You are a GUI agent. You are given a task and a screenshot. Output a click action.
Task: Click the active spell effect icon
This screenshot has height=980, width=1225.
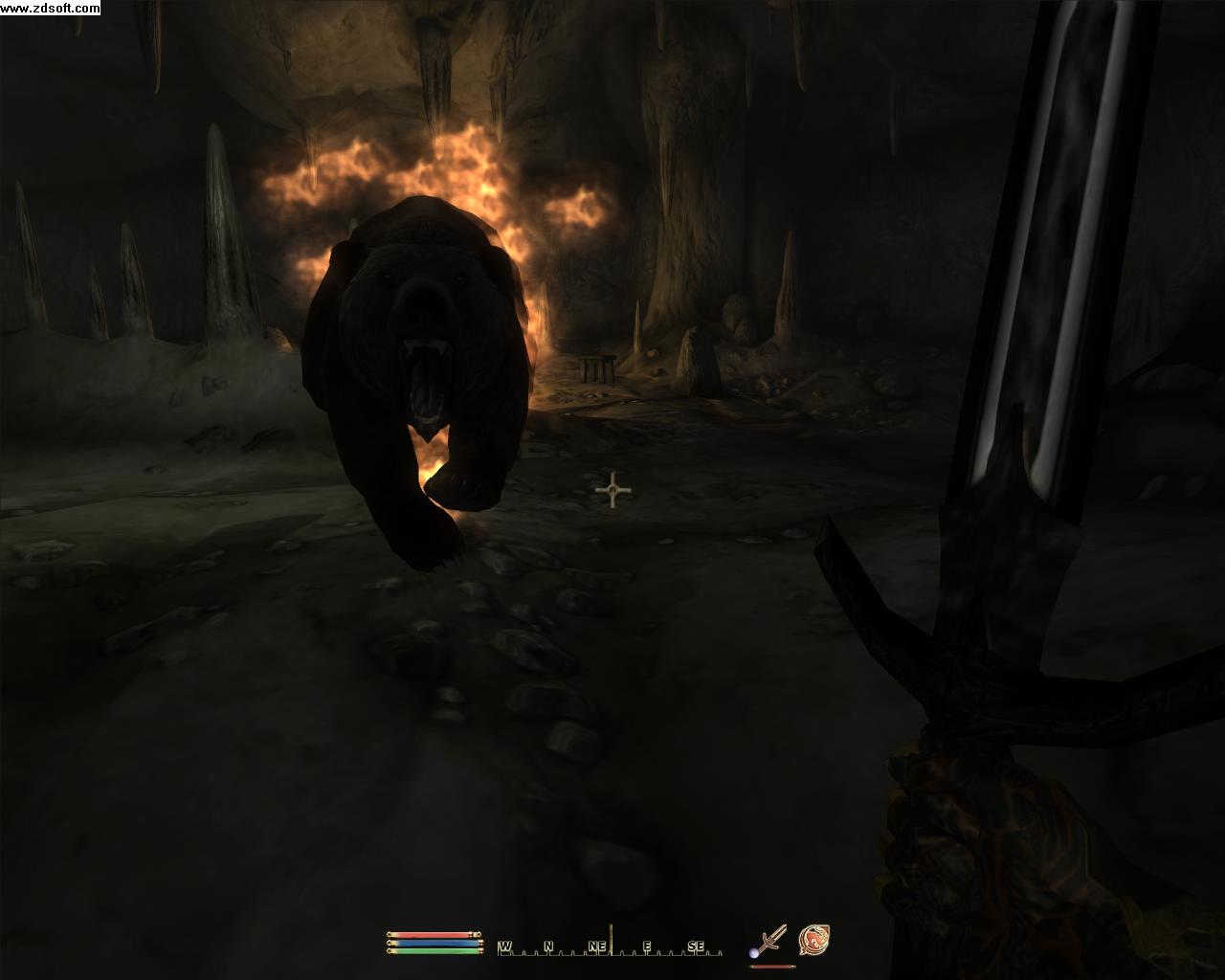point(813,940)
